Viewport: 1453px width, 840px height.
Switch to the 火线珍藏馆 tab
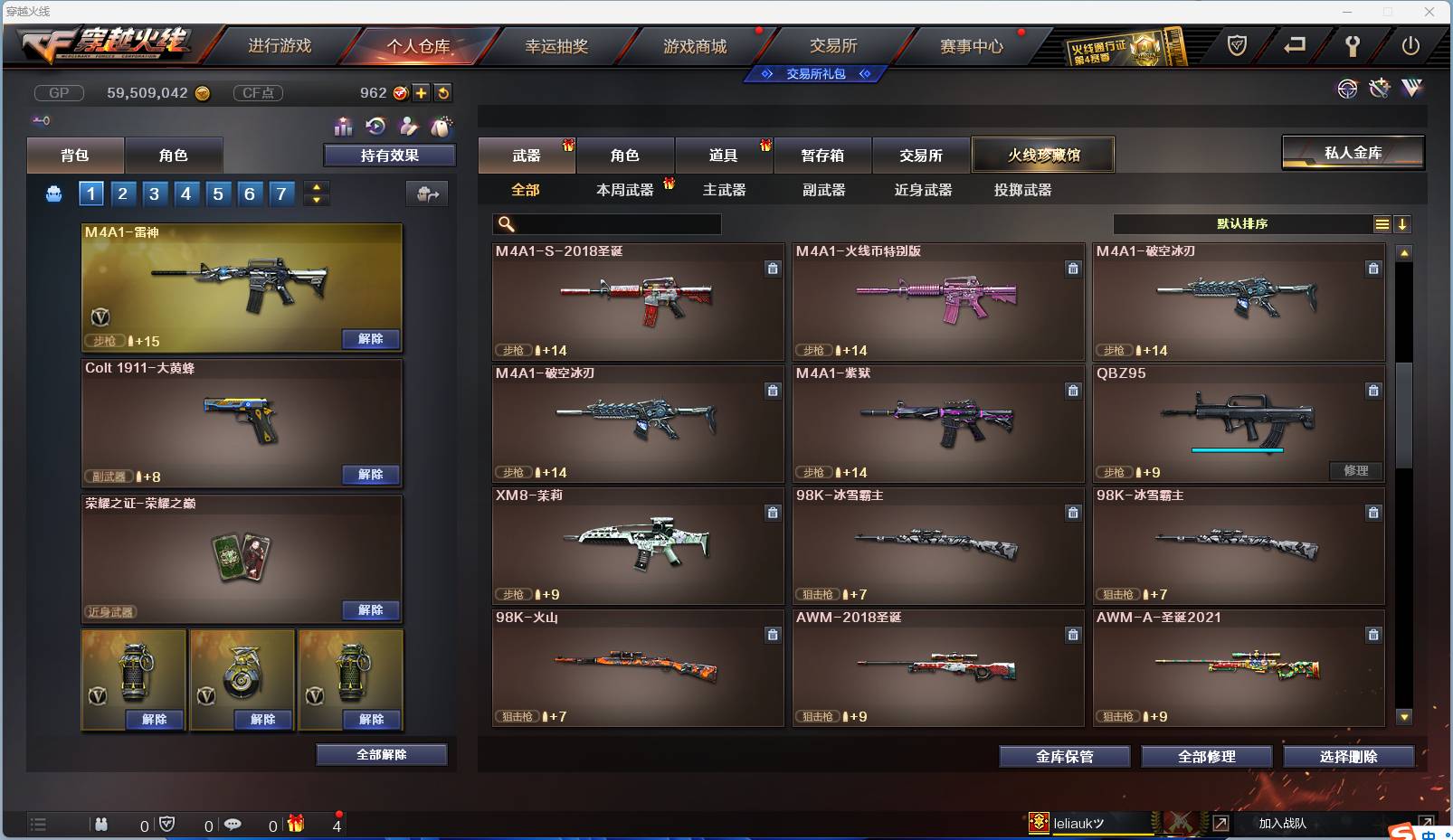pyautogui.click(x=1044, y=155)
